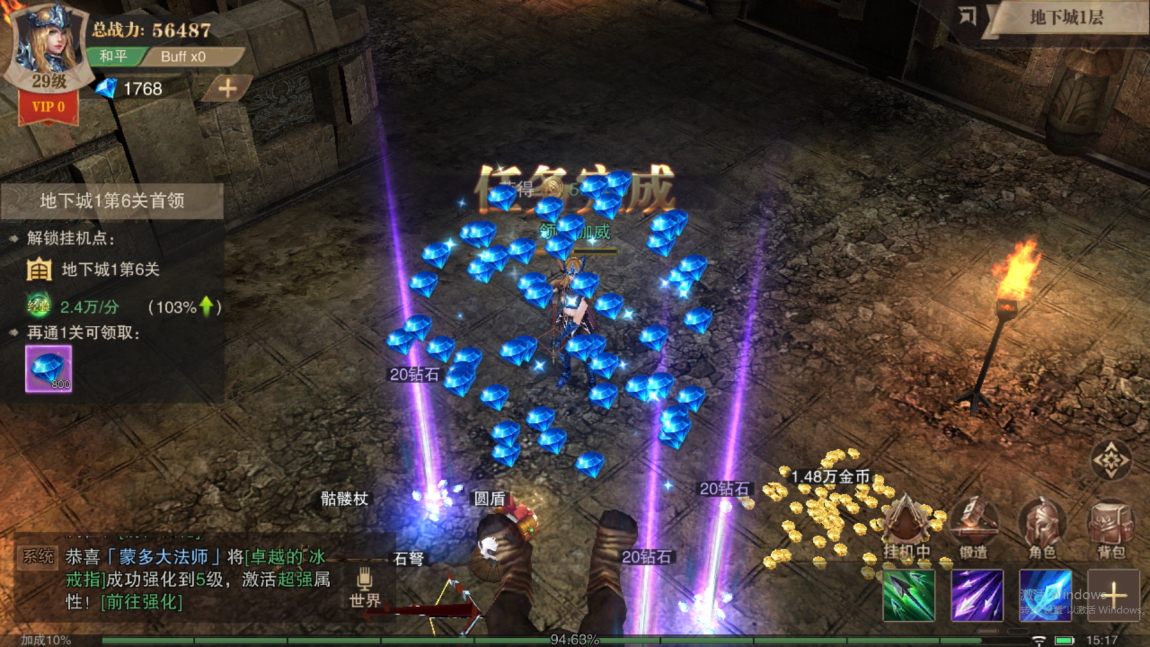Open the 世界 voice chat channel

coord(365,589)
